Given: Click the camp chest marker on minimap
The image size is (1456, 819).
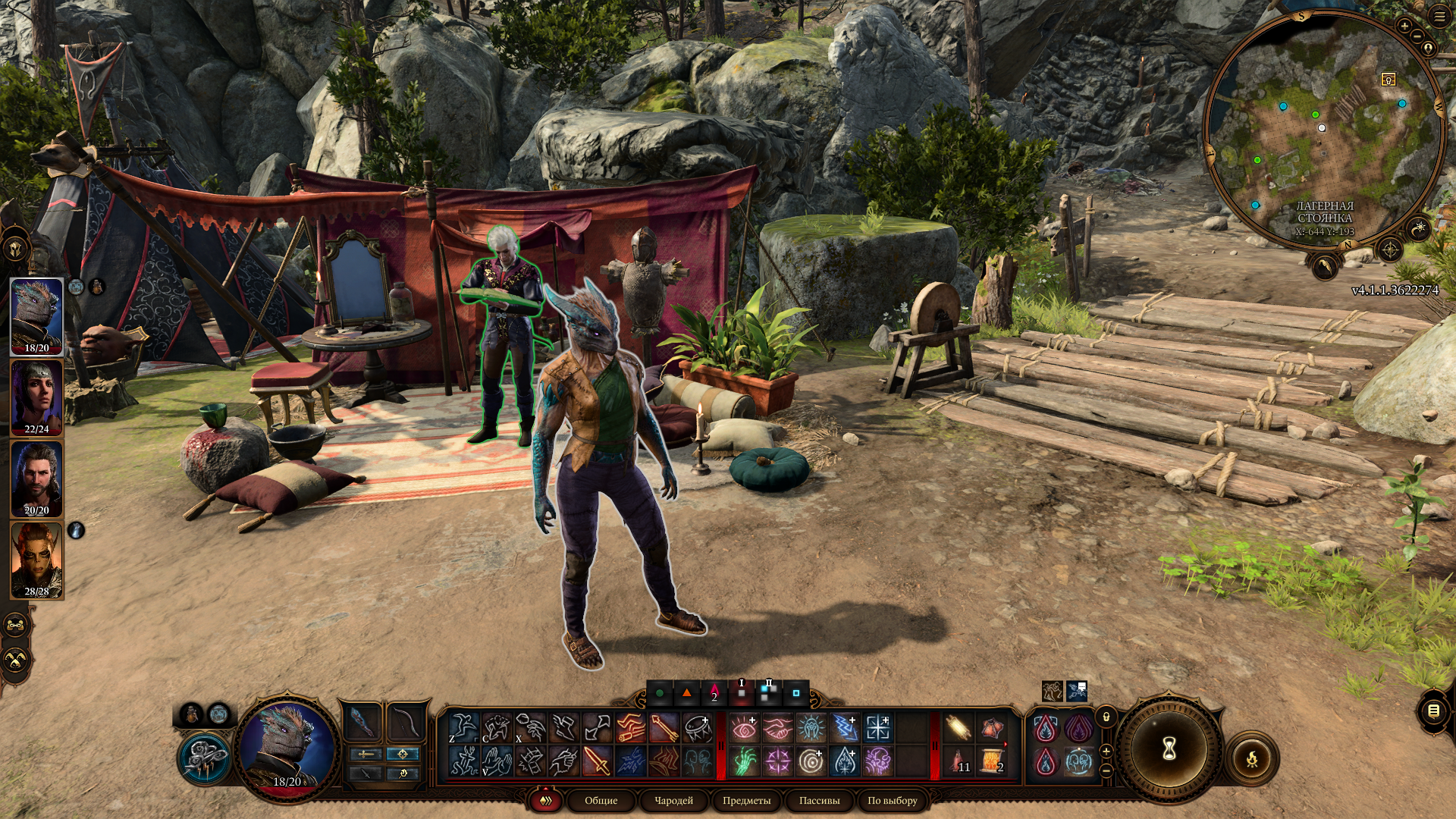Looking at the screenshot, I should [x=1388, y=80].
